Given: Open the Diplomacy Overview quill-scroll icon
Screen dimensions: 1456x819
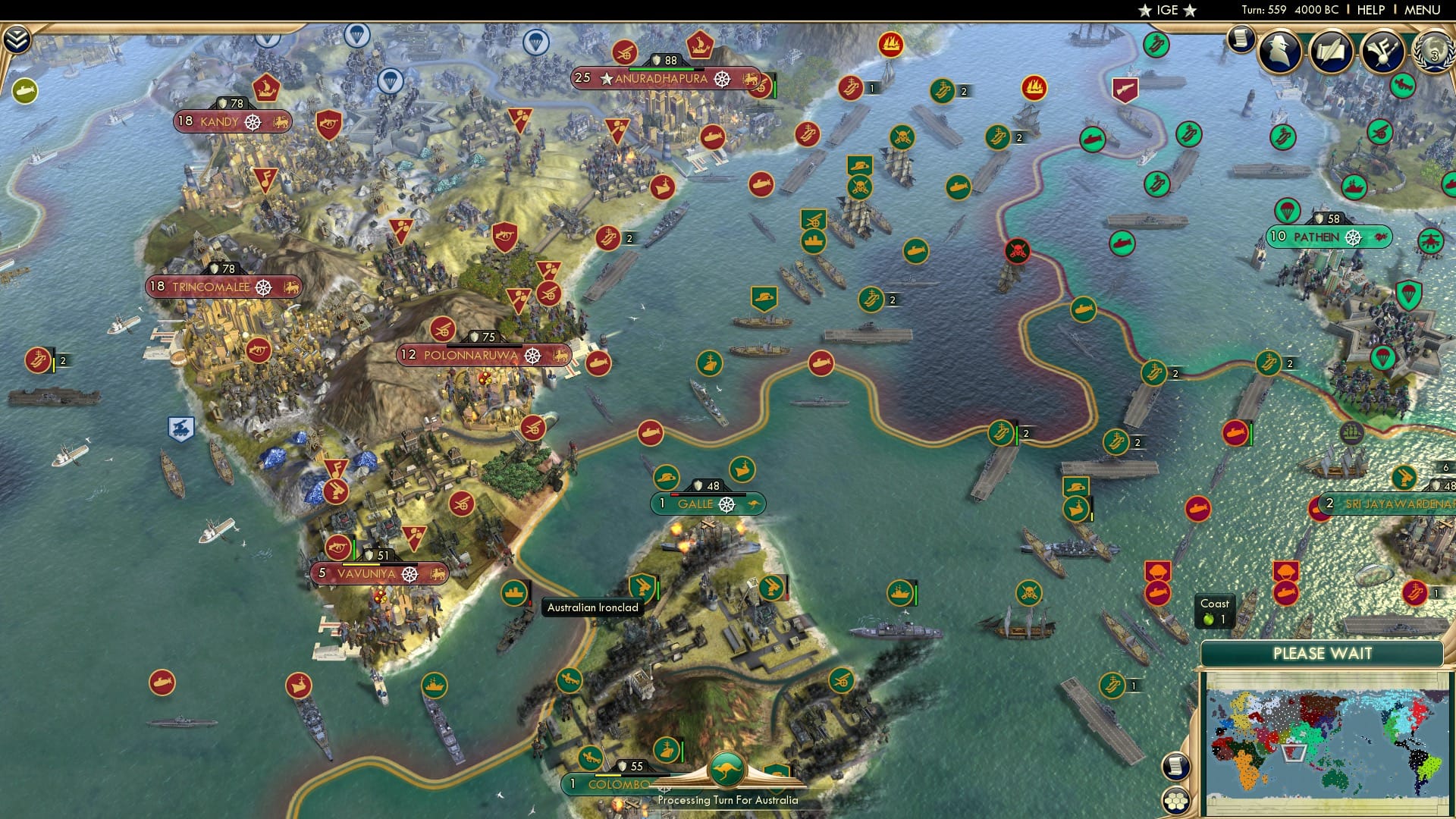Looking at the screenshot, I should click(x=1332, y=49).
